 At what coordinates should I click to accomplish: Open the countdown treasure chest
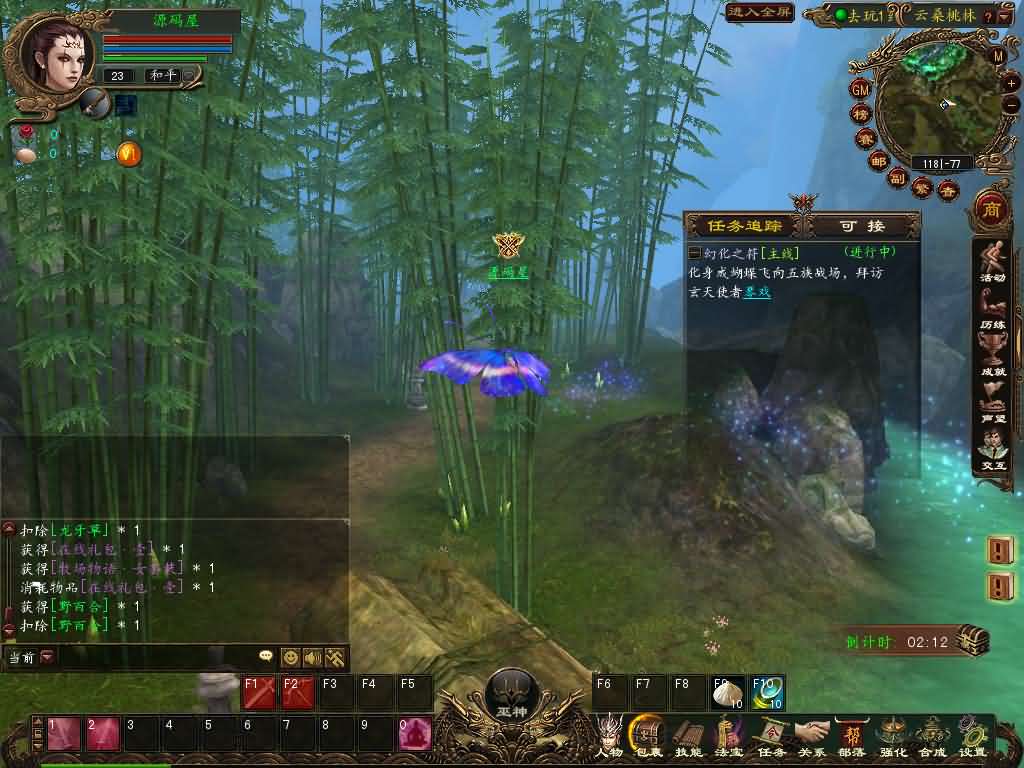coord(973,640)
